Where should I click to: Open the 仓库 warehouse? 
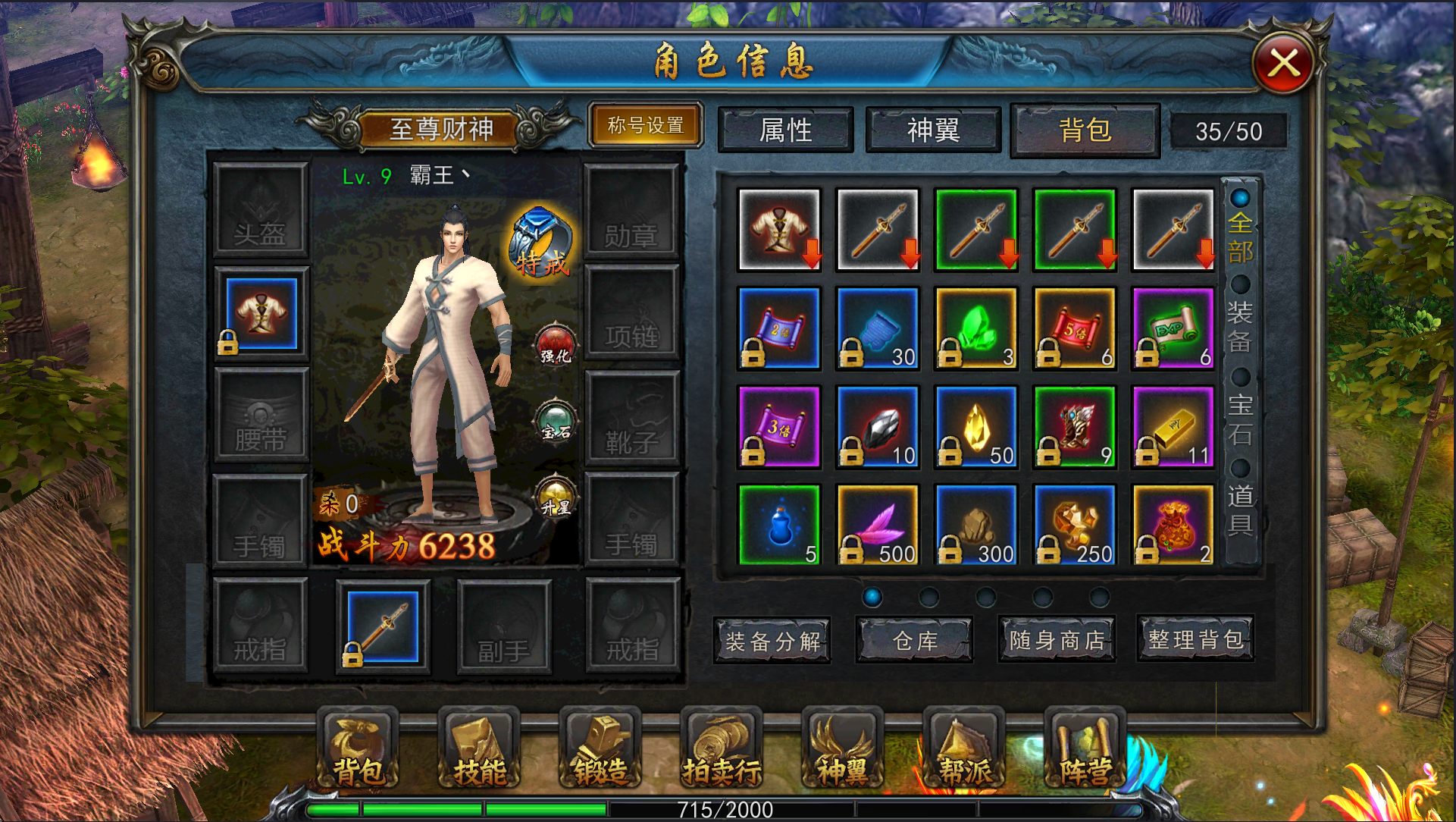coord(915,641)
